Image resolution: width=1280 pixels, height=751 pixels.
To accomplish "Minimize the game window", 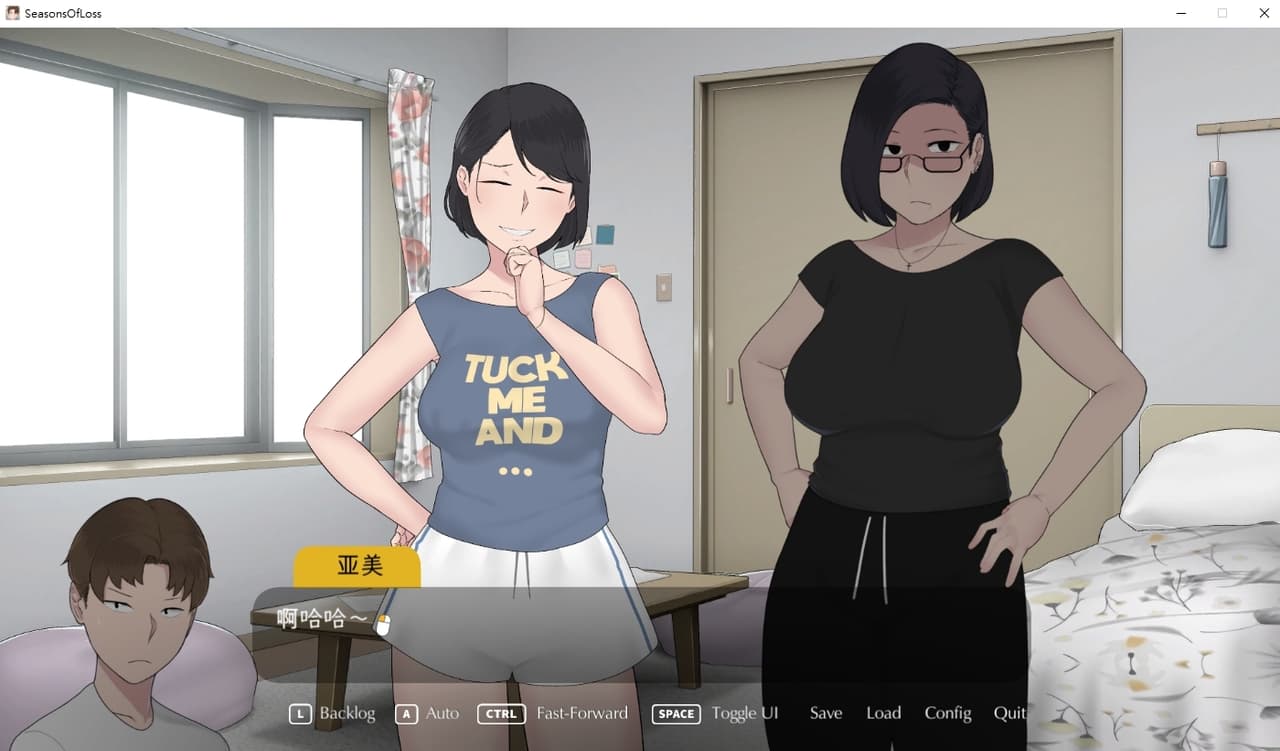I will [x=1182, y=14].
